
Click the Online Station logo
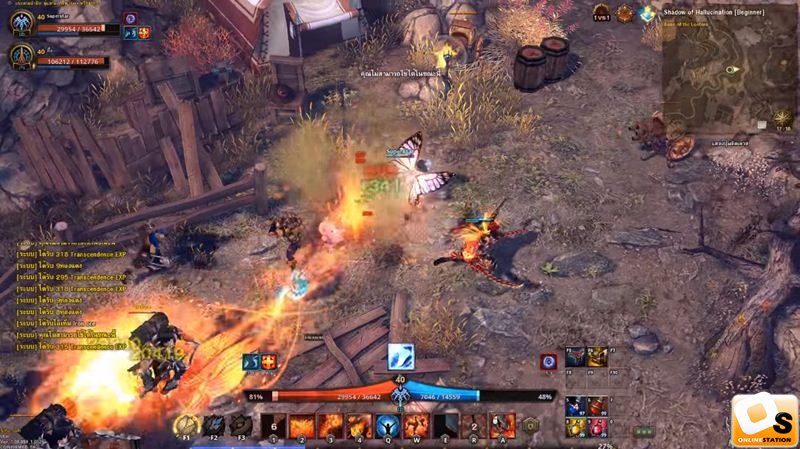[x=763, y=420]
